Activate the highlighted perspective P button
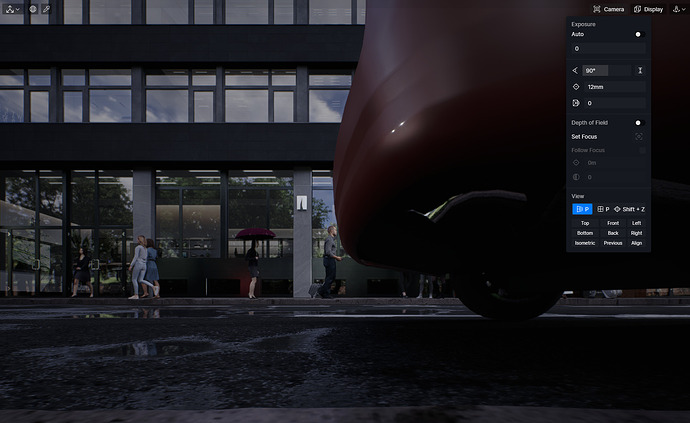The height and width of the screenshot is (423, 690). (582, 209)
